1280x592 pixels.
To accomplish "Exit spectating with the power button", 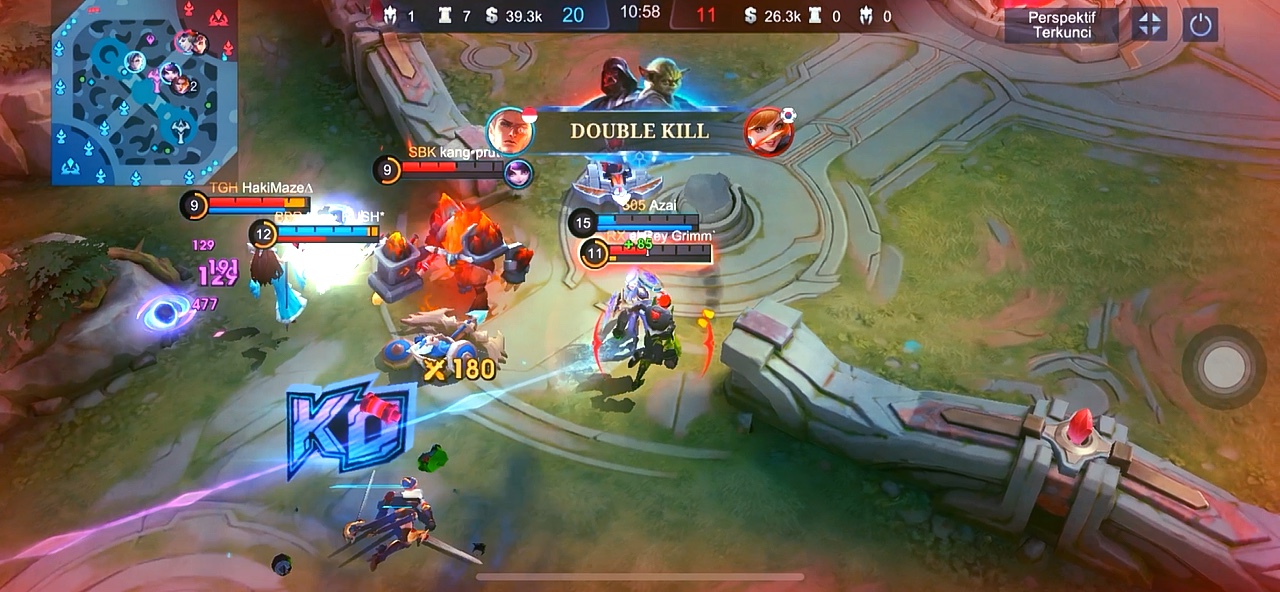I will click(x=1200, y=25).
